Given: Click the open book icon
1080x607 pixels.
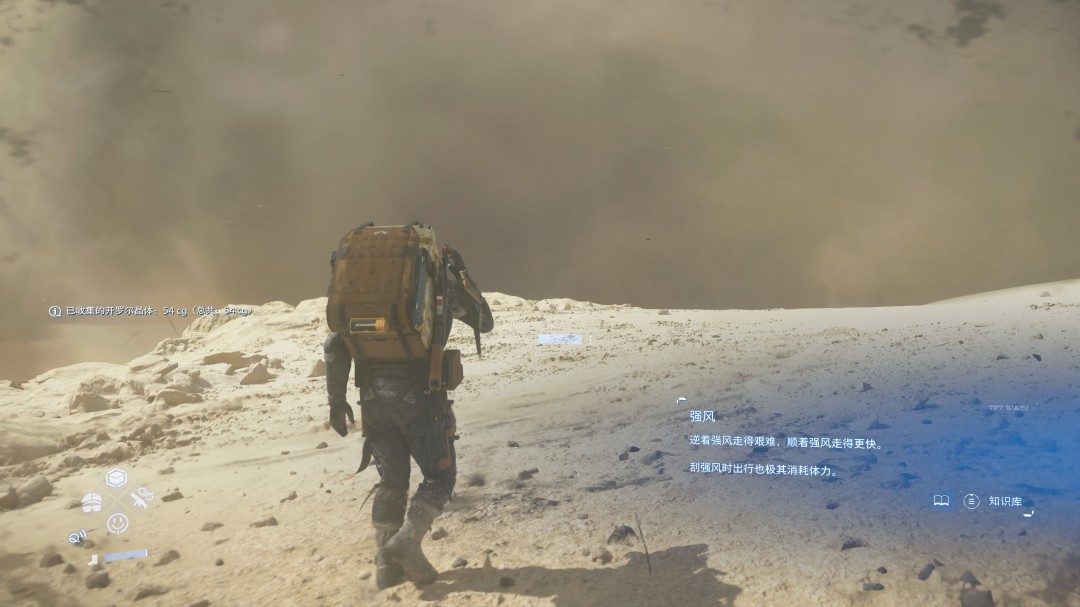Looking at the screenshot, I should pos(941,500).
